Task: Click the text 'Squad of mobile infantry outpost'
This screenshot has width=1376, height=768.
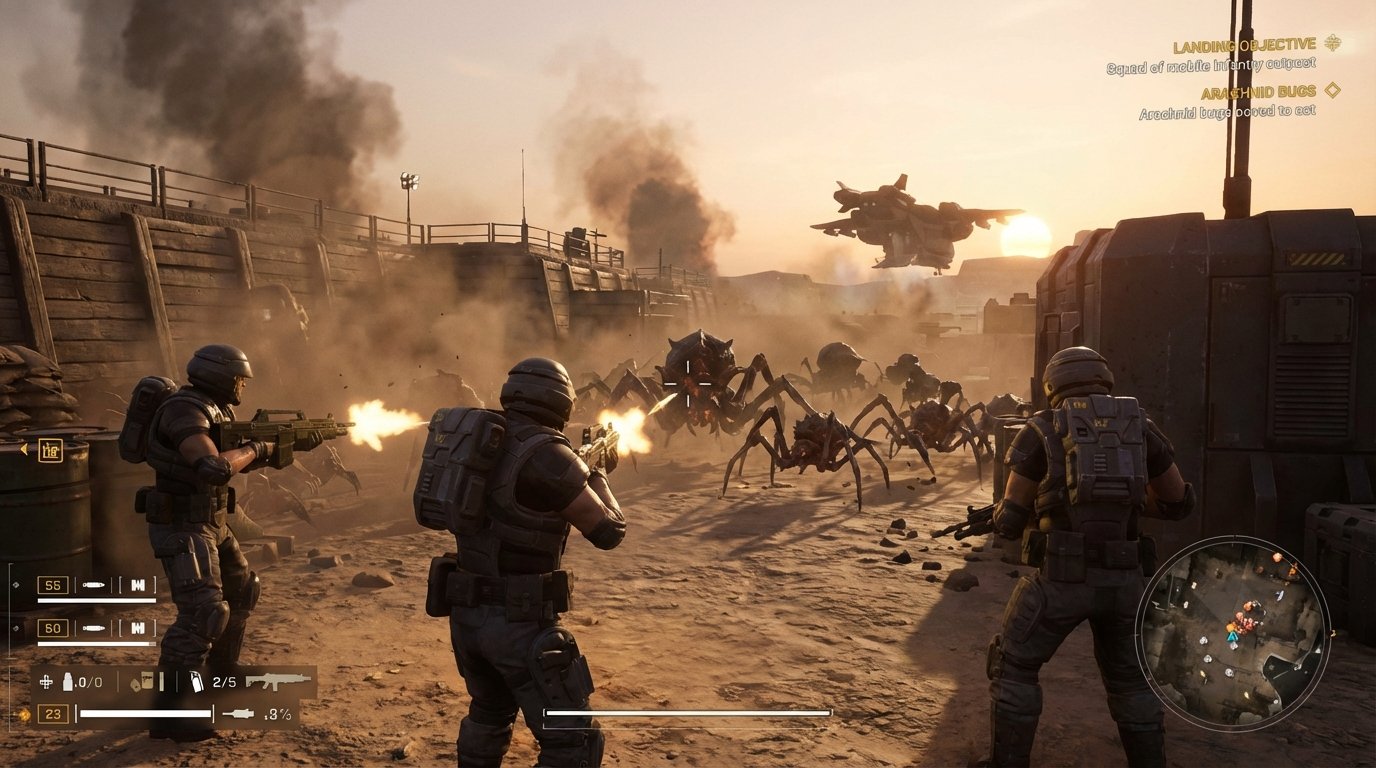Action: (1211, 66)
